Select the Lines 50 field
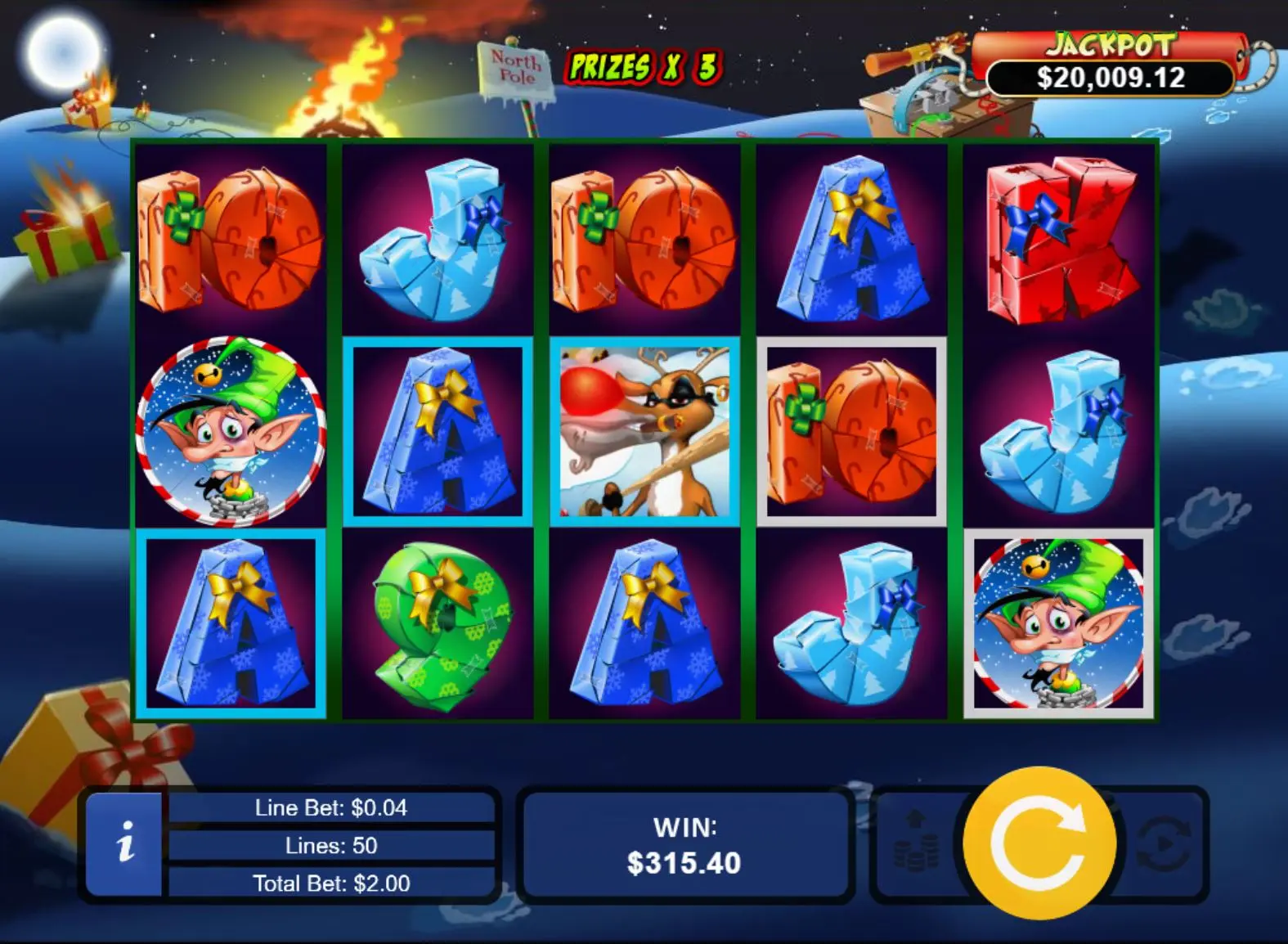The width and height of the screenshot is (1288, 944). pos(331,845)
